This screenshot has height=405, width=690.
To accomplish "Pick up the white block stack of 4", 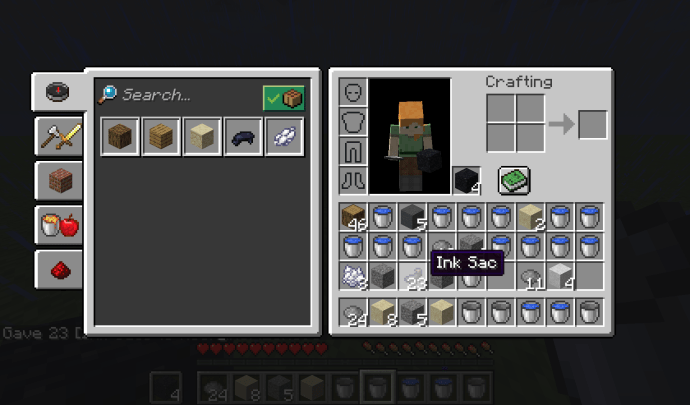I will pyautogui.click(x=561, y=275).
